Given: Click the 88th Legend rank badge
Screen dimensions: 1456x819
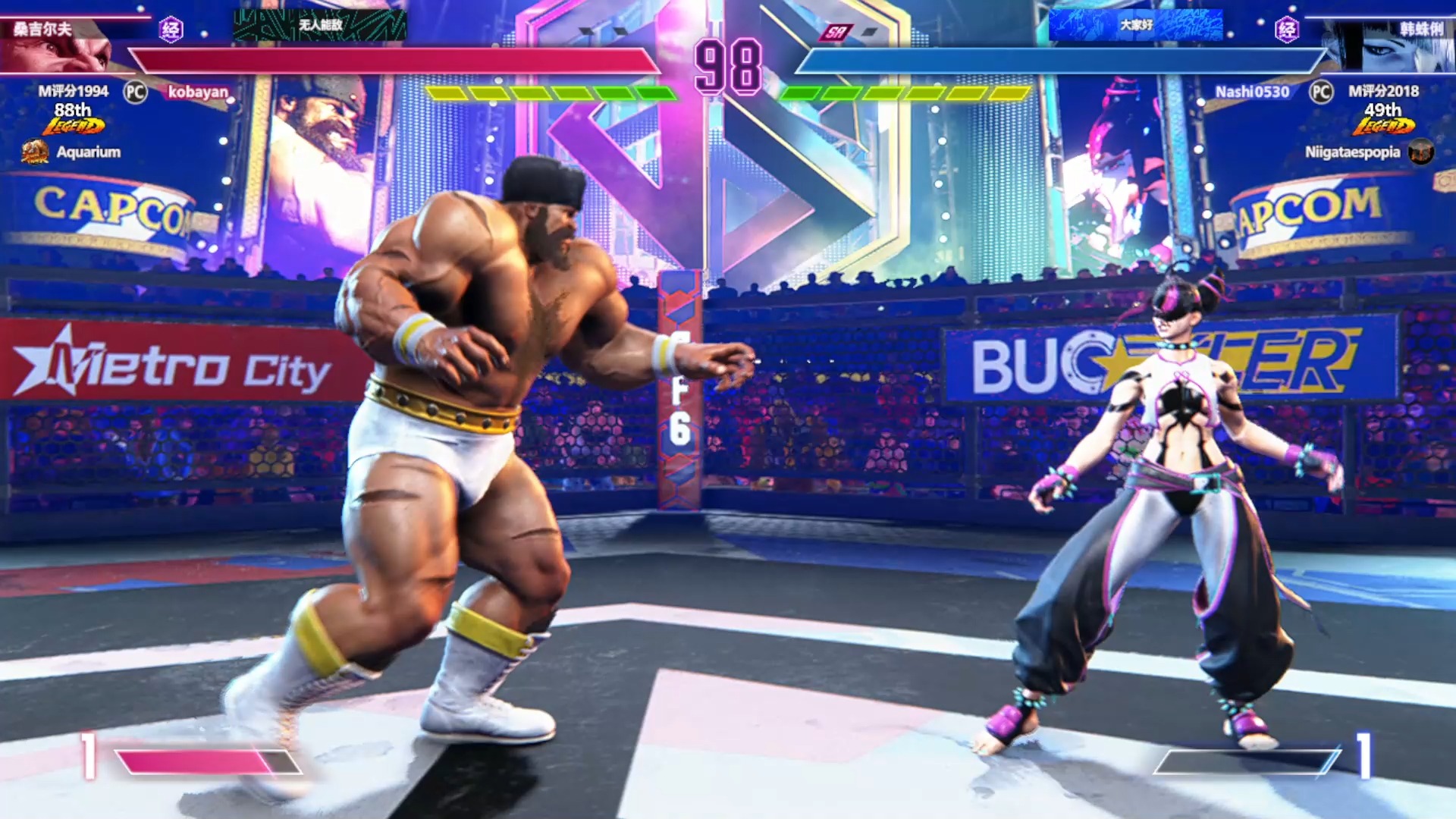Looking at the screenshot, I should click(x=74, y=119).
